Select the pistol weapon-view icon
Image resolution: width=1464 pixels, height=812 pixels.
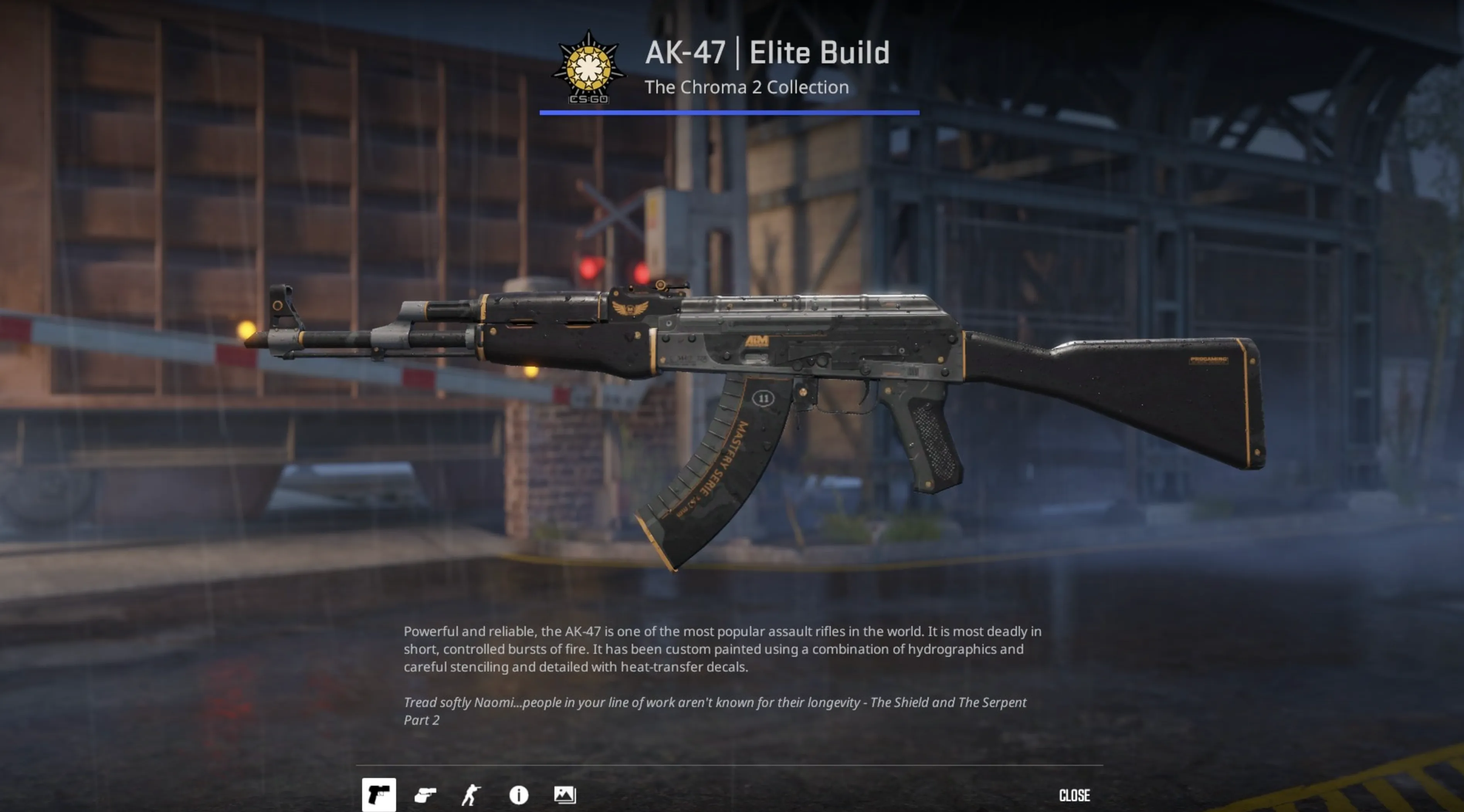(379, 794)
